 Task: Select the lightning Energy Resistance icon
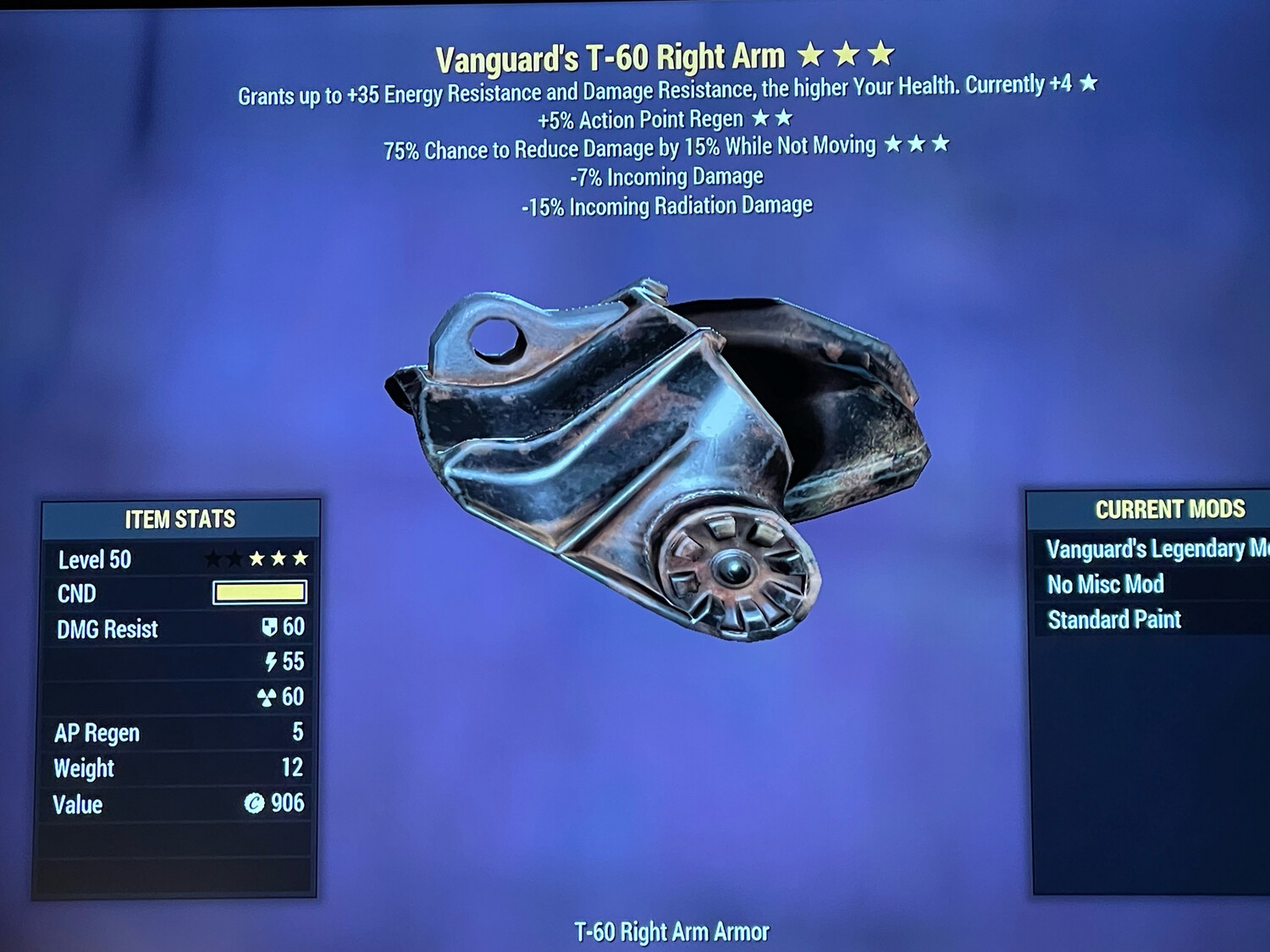(x=270, y=663)
